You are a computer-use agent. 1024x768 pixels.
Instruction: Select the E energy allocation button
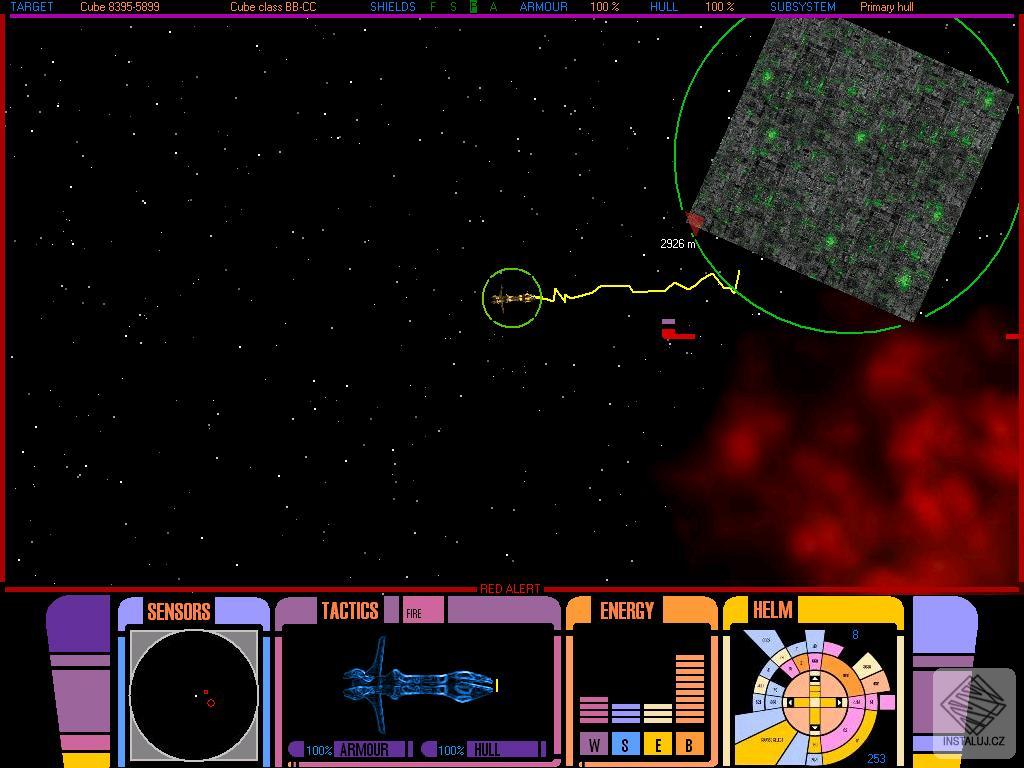coord(657,744)
